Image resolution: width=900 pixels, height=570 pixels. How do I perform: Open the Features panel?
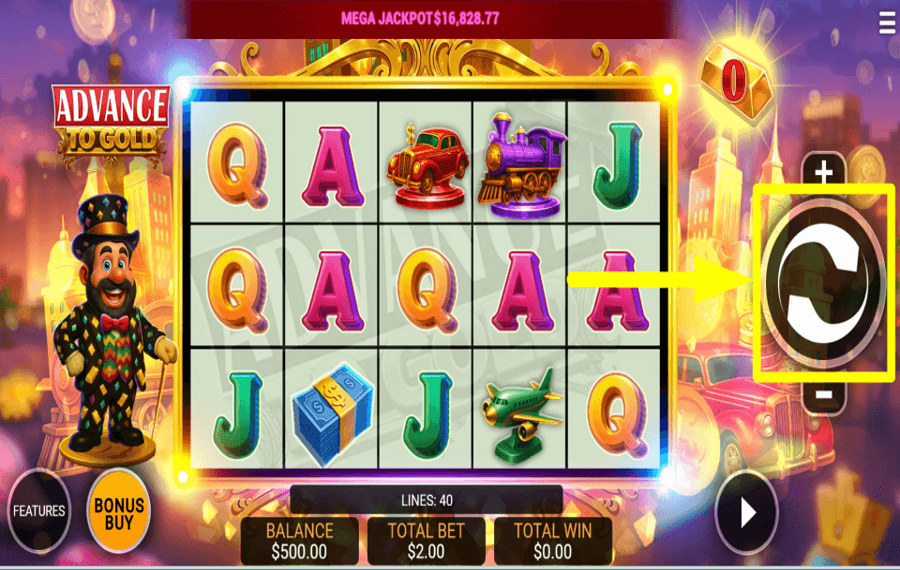39,511
